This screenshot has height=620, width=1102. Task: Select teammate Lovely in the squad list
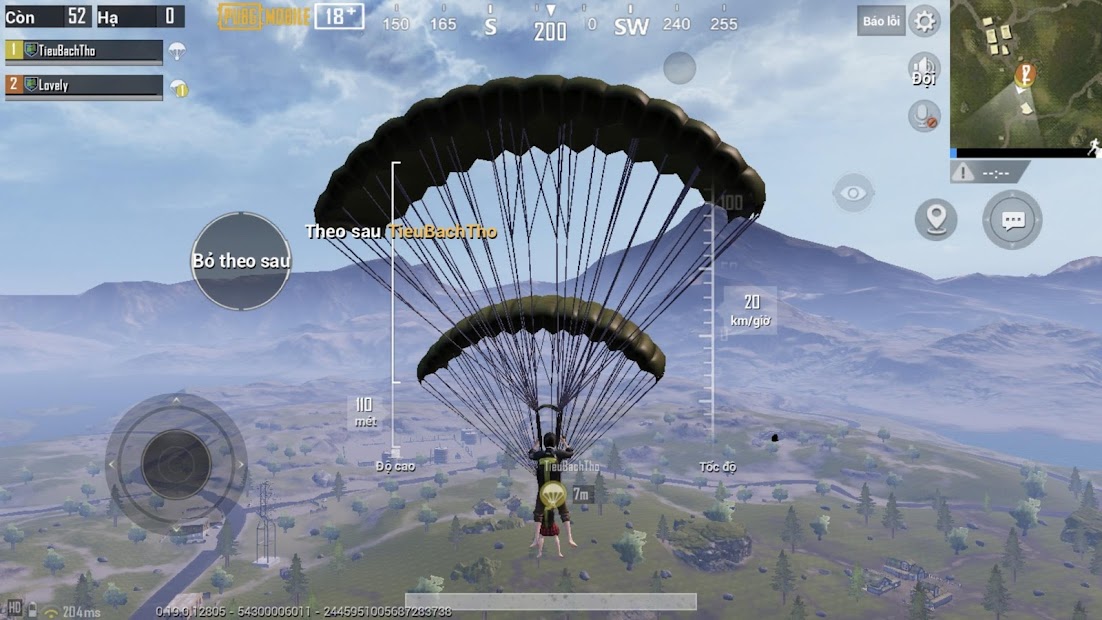85,86
